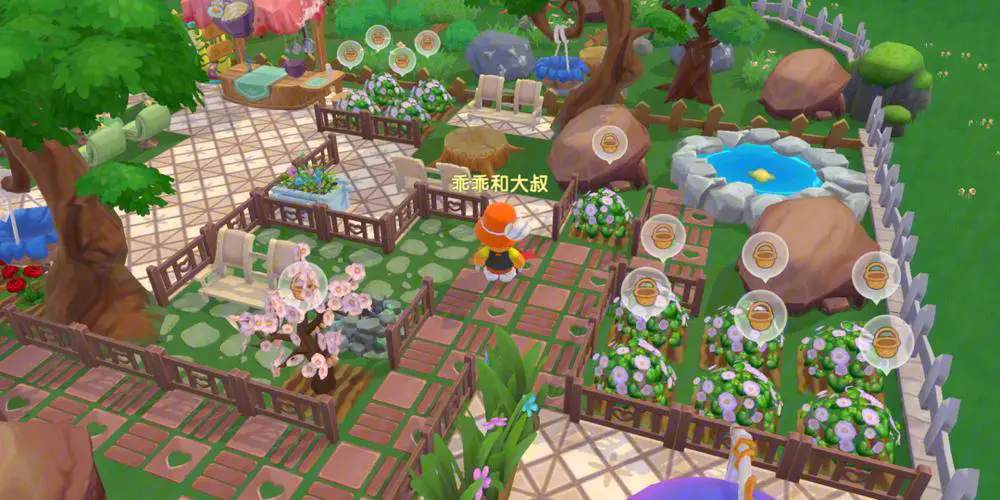Viewport: 1000px width, 500px height.
Task: Collect the basket bubble beside the tree stump boulder
Action: pyautogui.click(x=609, y=145)
